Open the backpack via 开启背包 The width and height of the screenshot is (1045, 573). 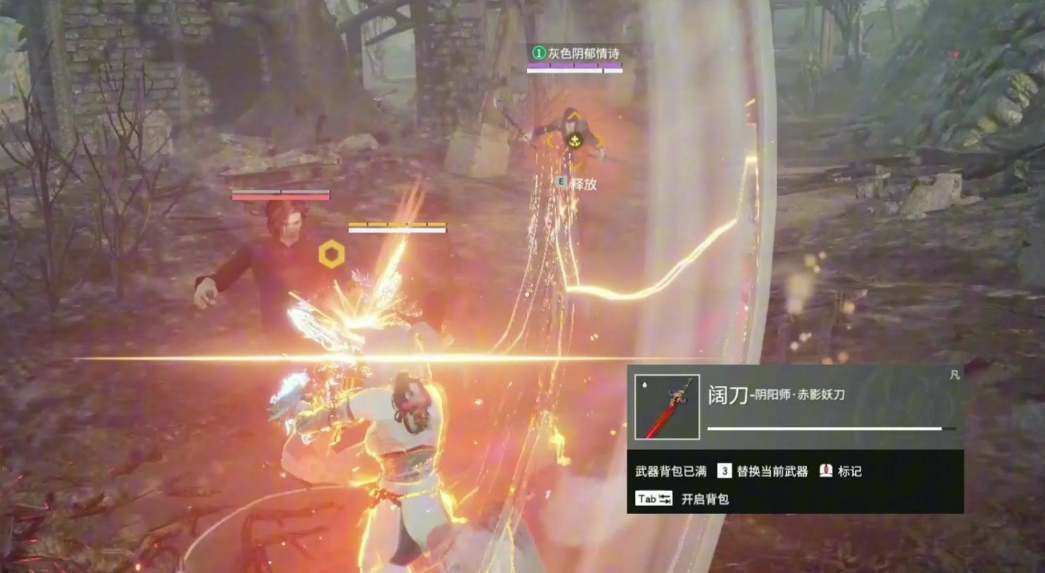(x=704, y=498)
